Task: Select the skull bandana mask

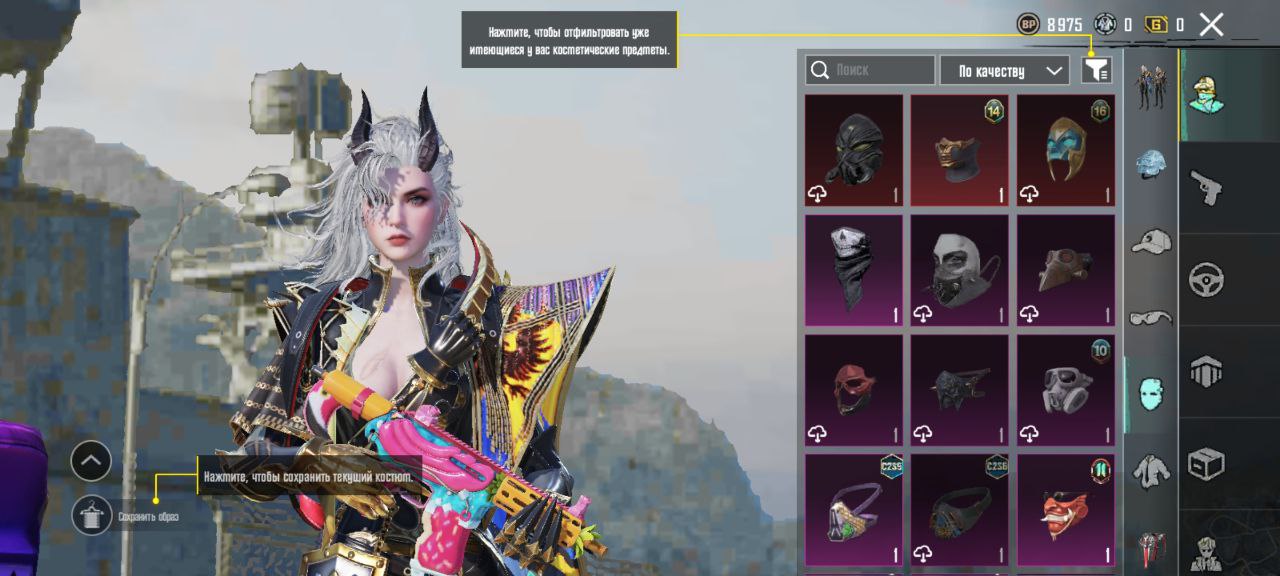Action: coord(854,270)
